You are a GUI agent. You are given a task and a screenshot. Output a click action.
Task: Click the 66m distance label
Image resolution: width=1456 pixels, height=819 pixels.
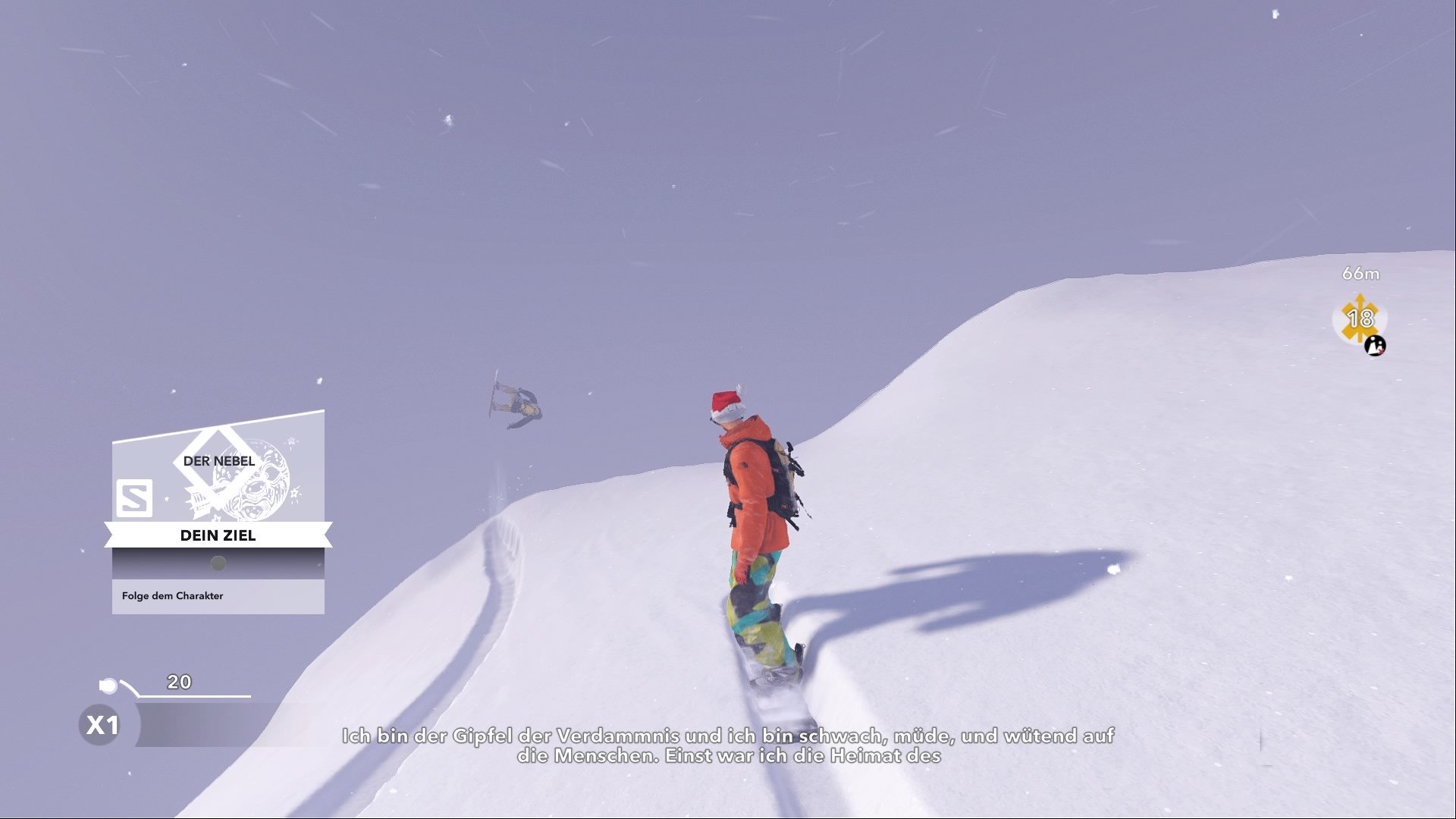1361,274
